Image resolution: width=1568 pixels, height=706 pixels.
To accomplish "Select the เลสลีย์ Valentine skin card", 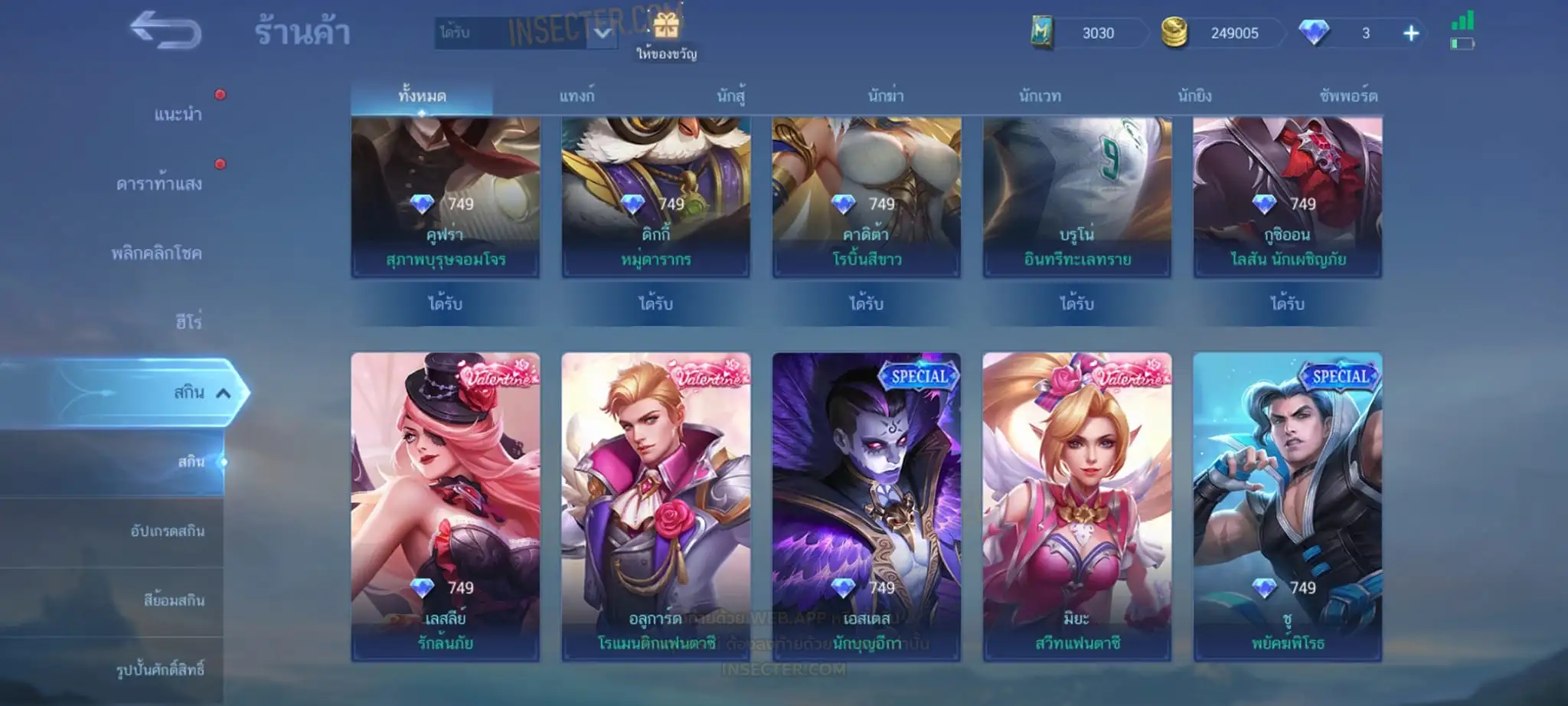I will coord(446,506).
